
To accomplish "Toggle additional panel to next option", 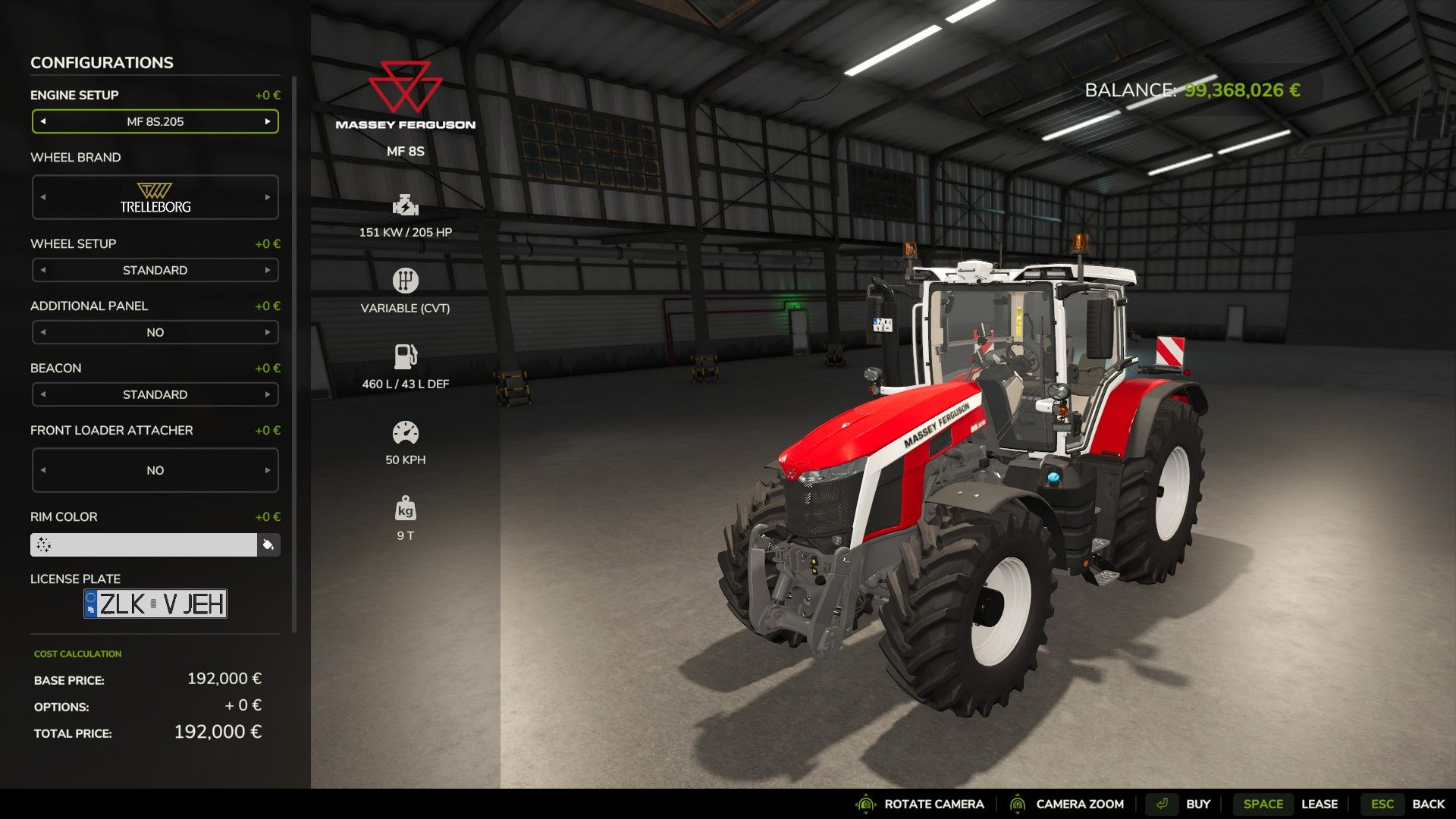I will click(x=268, y=332).
